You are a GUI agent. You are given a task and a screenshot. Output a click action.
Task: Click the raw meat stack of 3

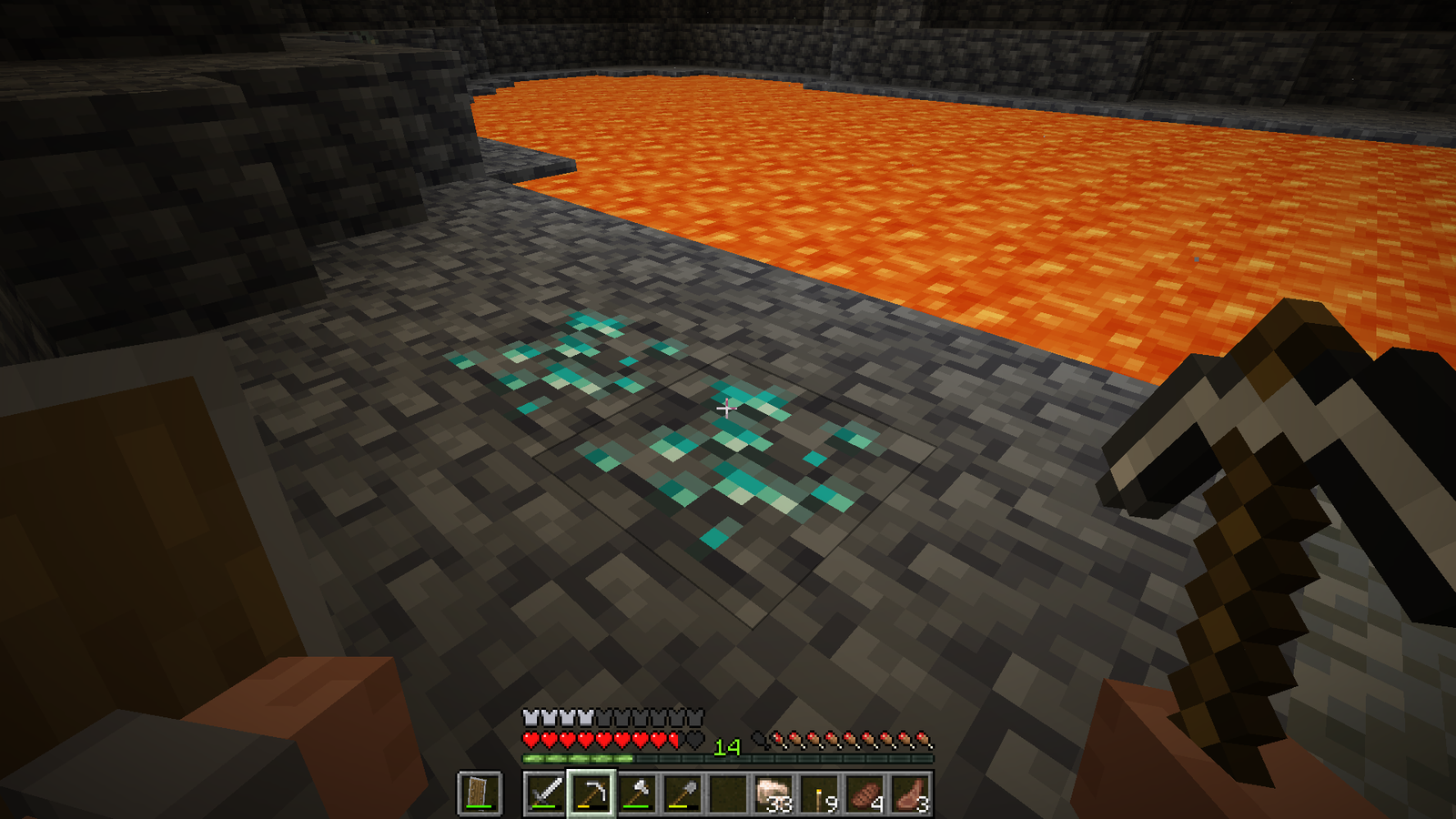911,794
